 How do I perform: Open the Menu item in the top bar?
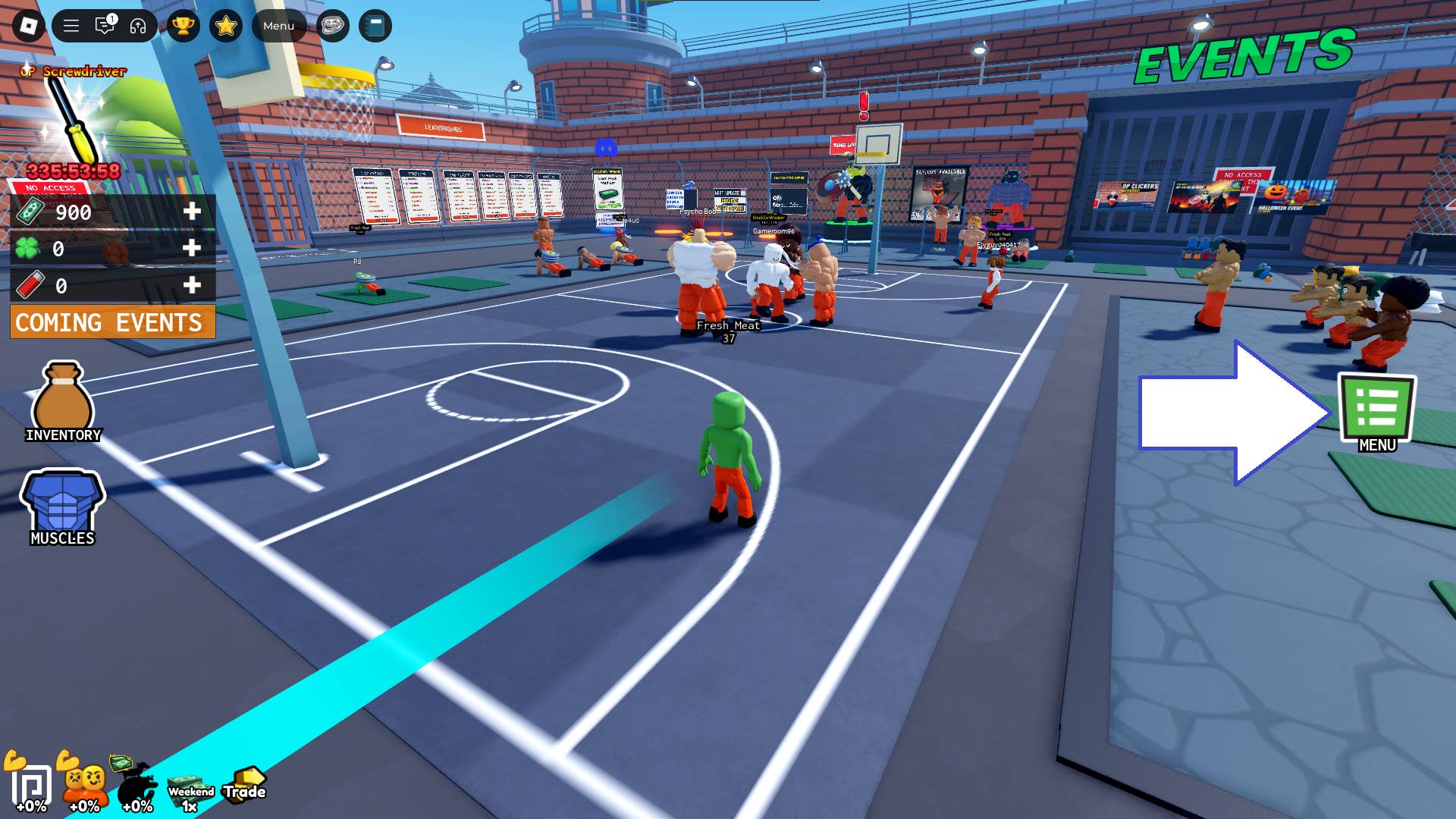(278, 25)
